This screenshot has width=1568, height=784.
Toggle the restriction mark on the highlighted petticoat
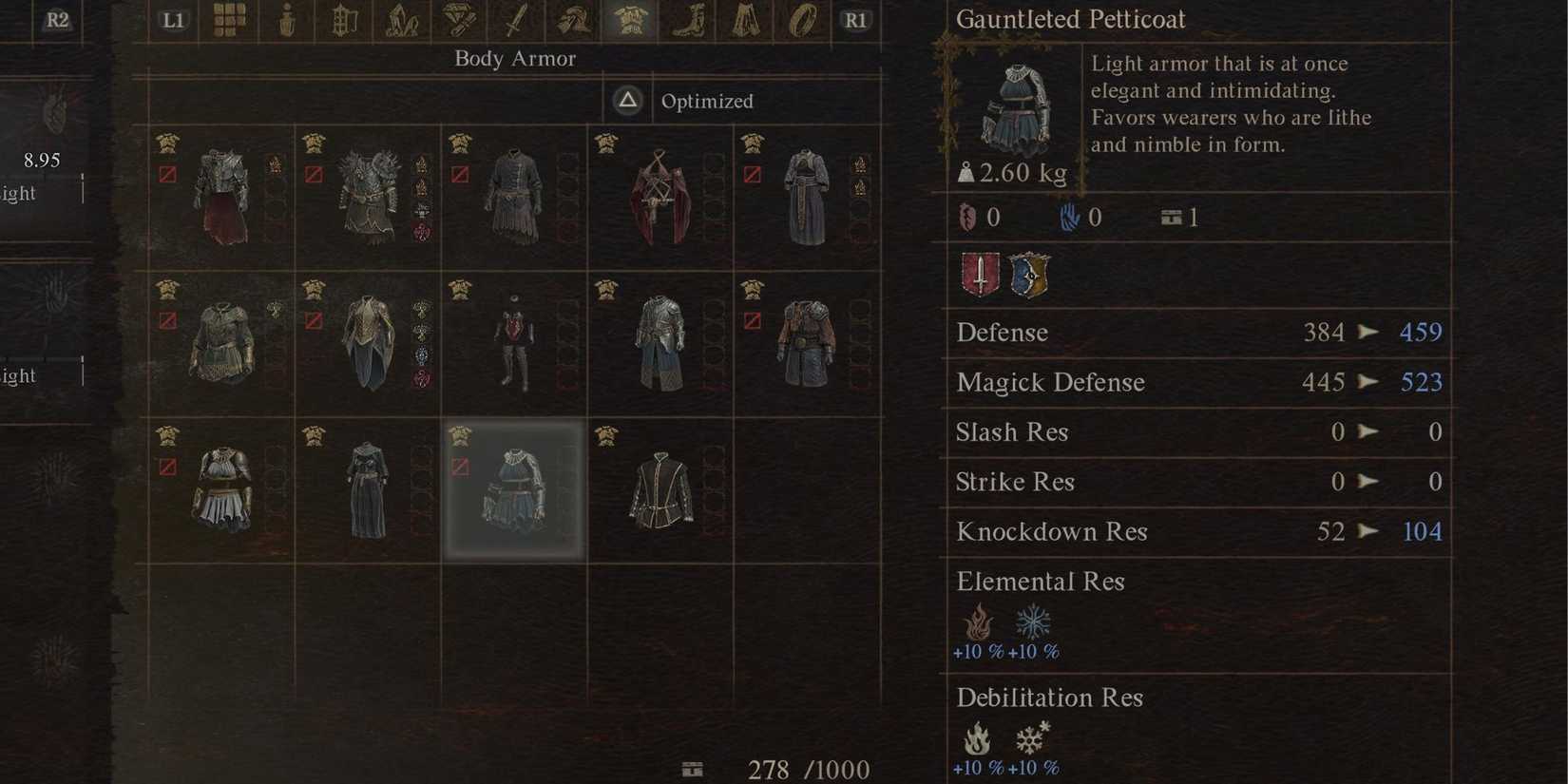(x=461, y=466)
